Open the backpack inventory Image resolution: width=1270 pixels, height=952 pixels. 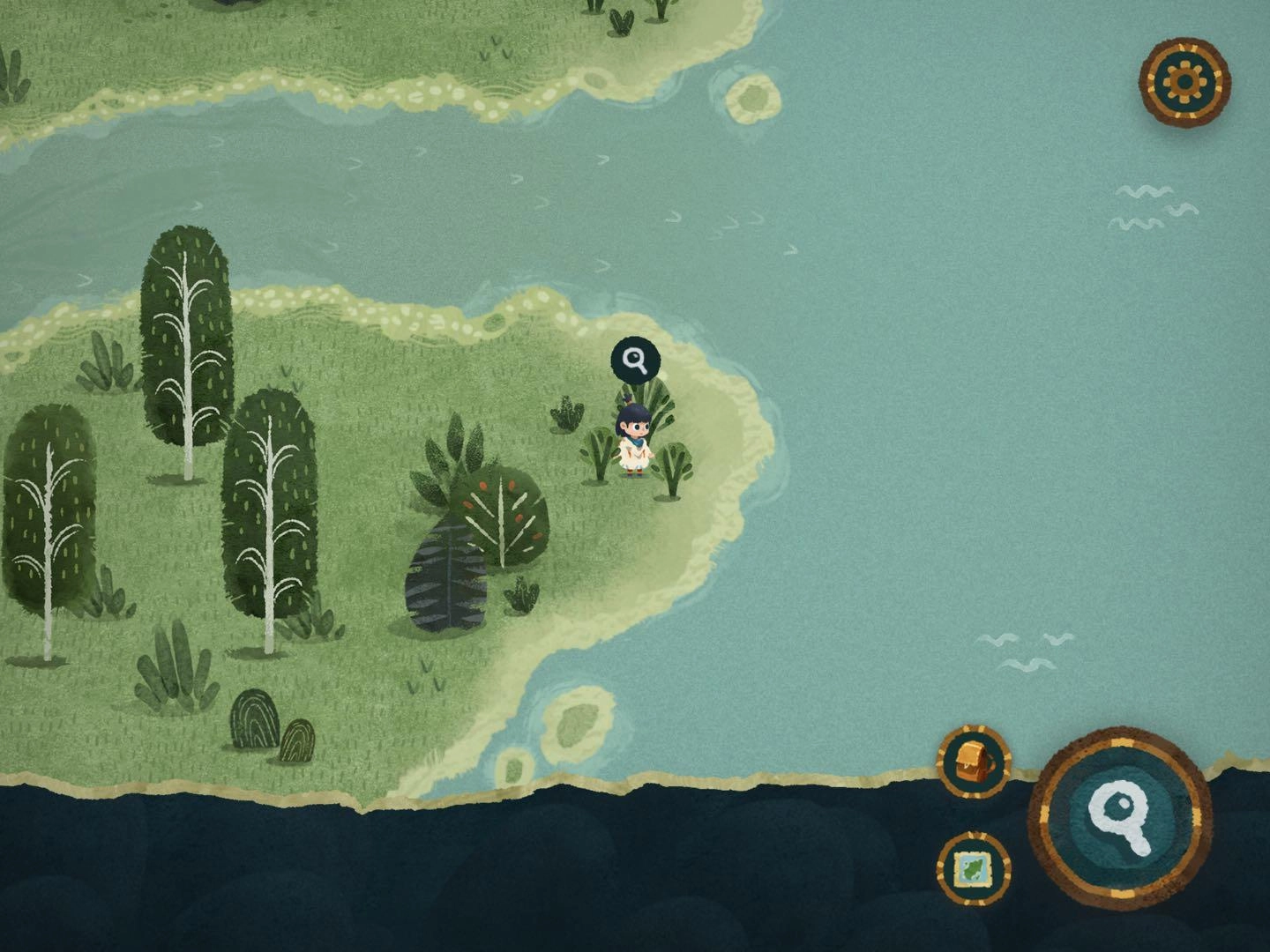974,761
